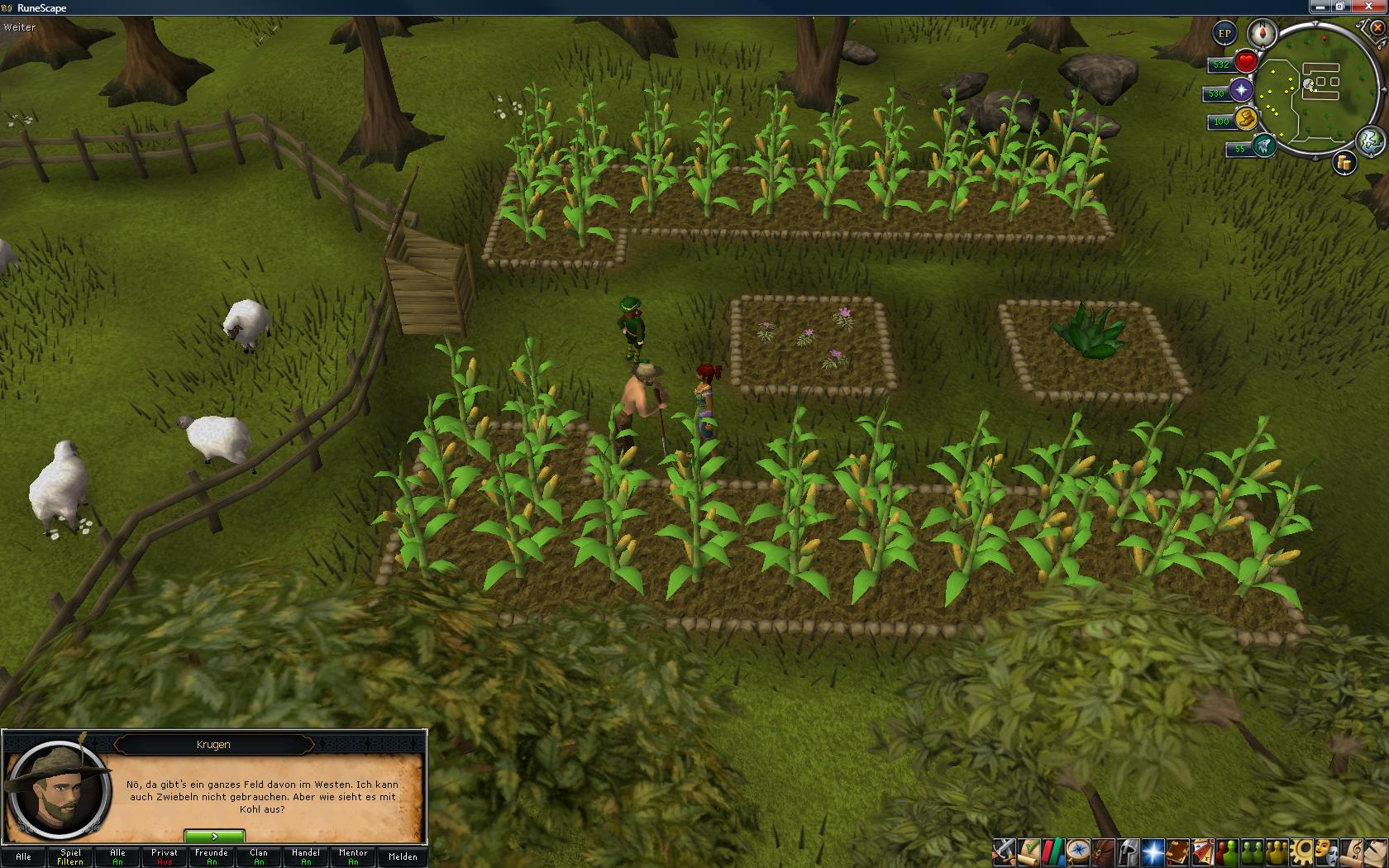The image size is (1389, 868).
Task: Click the Melden report button
Action: (x=403, y=856)
